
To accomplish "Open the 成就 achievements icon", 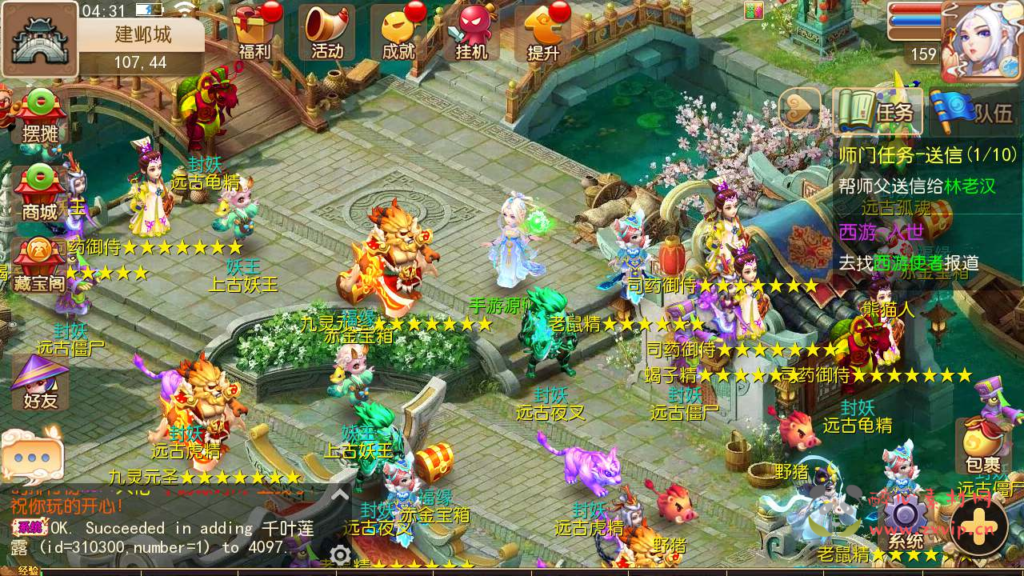I will pos(399,31).
